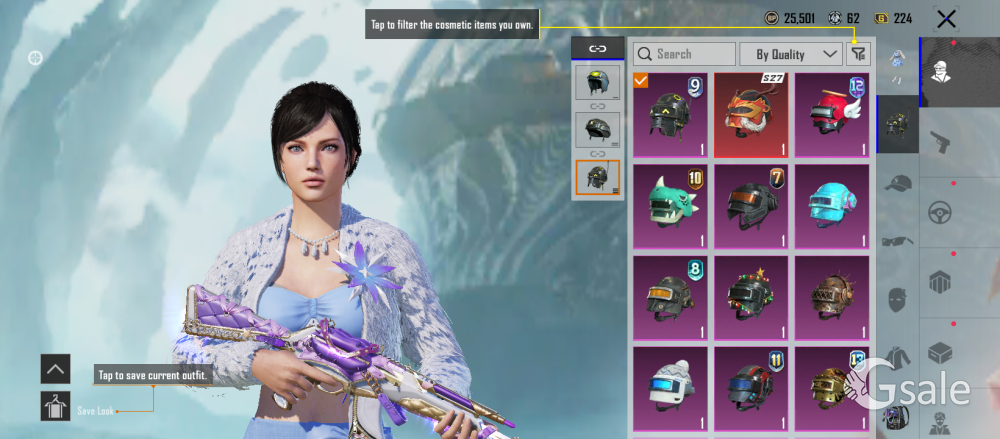Toggle the owned items filter funnel
The image size is (1000, 439).
pyautogui.click(x=858, y=54)
